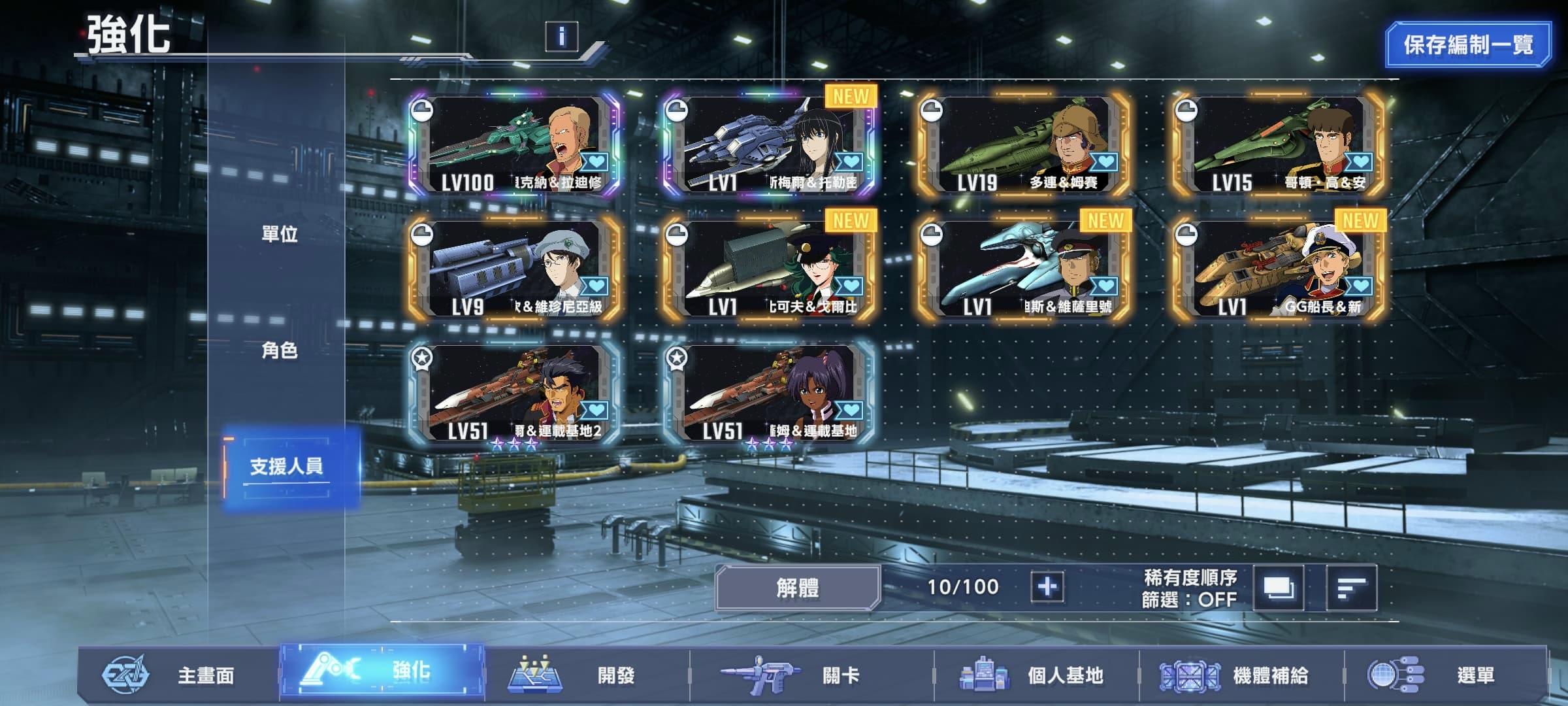Expand capacity with the plus button

point(1047,586)
